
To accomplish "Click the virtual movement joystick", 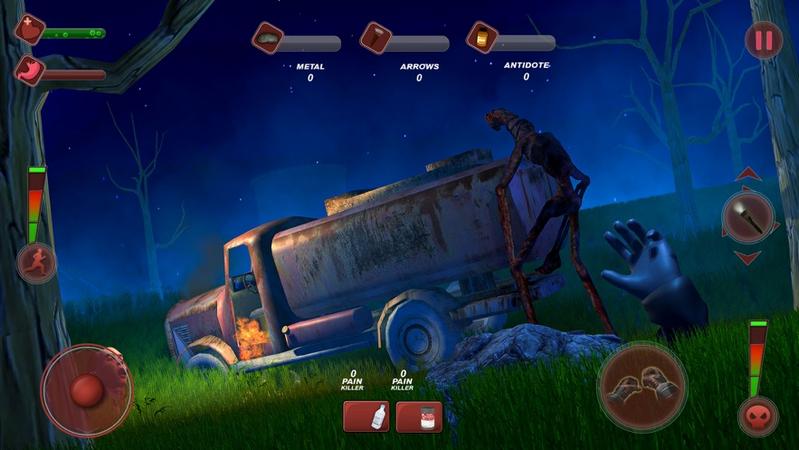I will coord(87,390).
